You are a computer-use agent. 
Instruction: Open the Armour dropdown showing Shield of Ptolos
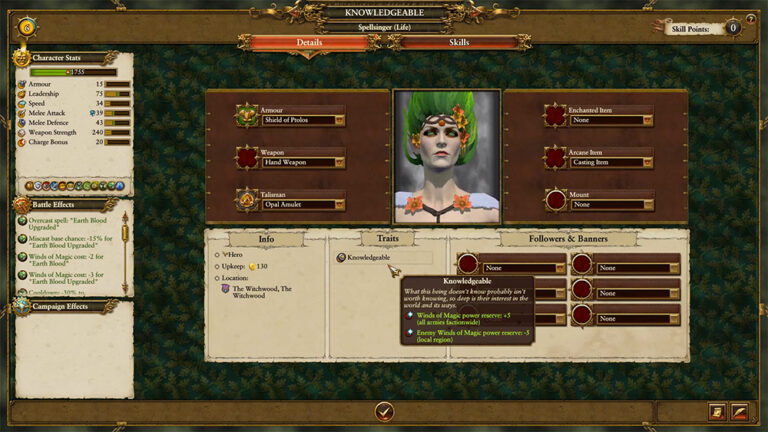(x=304, y=120)
